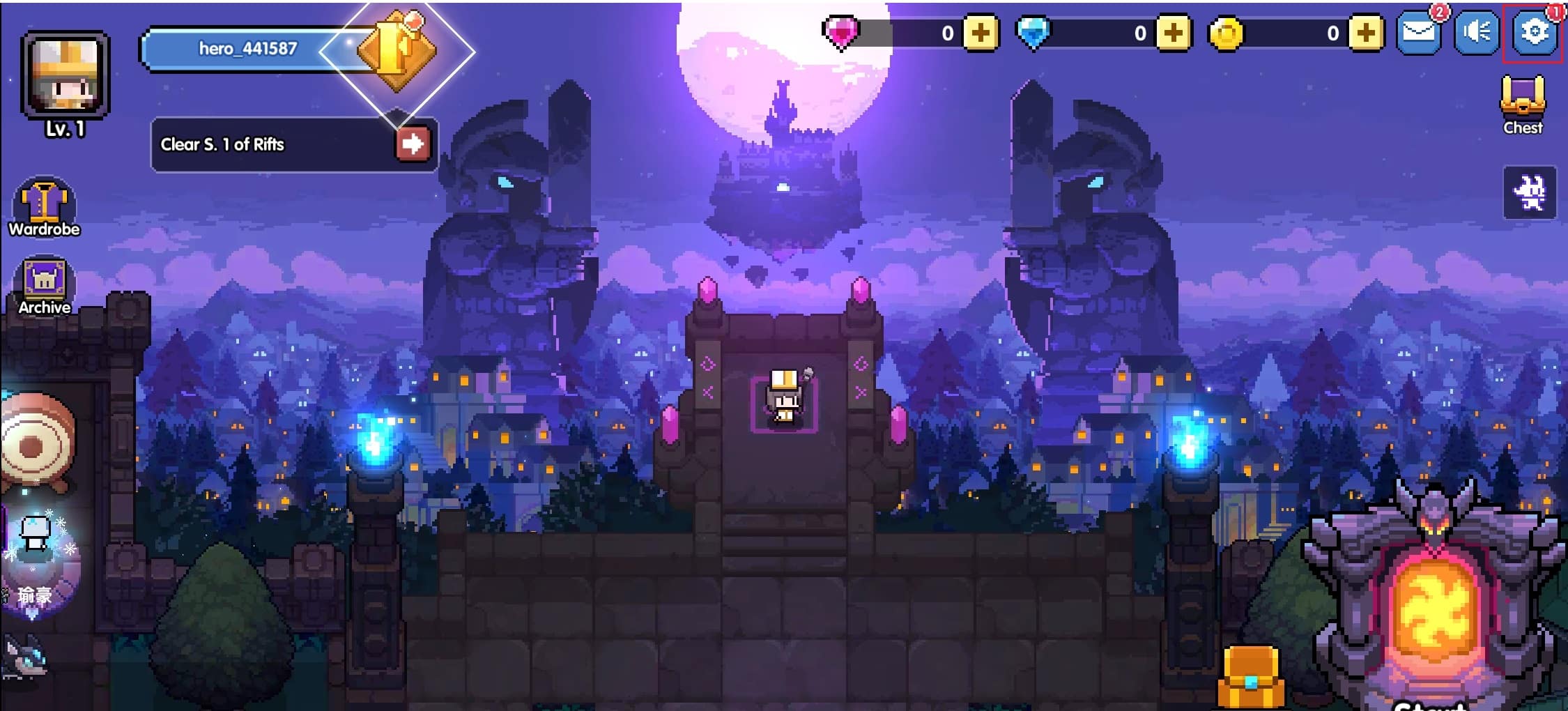Open the white creature icon panel
The width and height of the screenshot is (1568, 711).
(1530, 193)
